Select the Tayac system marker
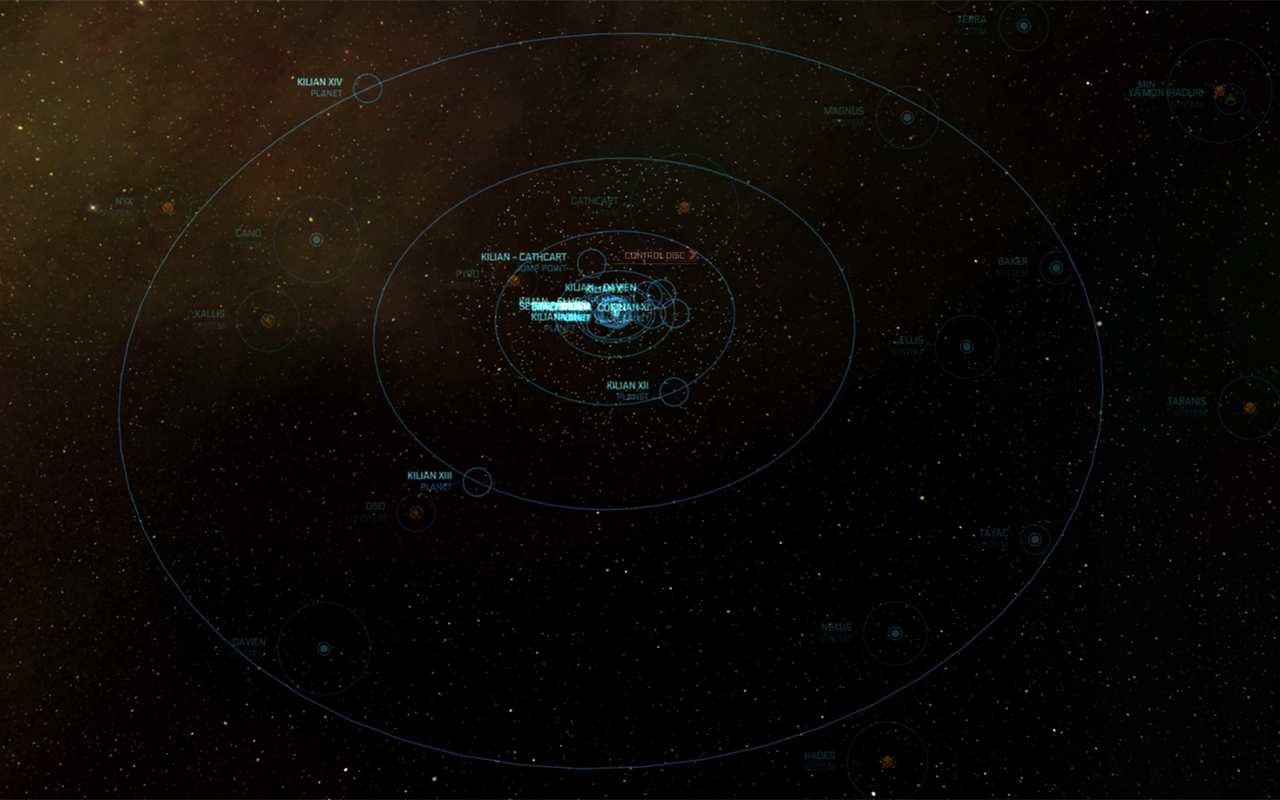1280x800 pixels. [x=1035, y=539]
